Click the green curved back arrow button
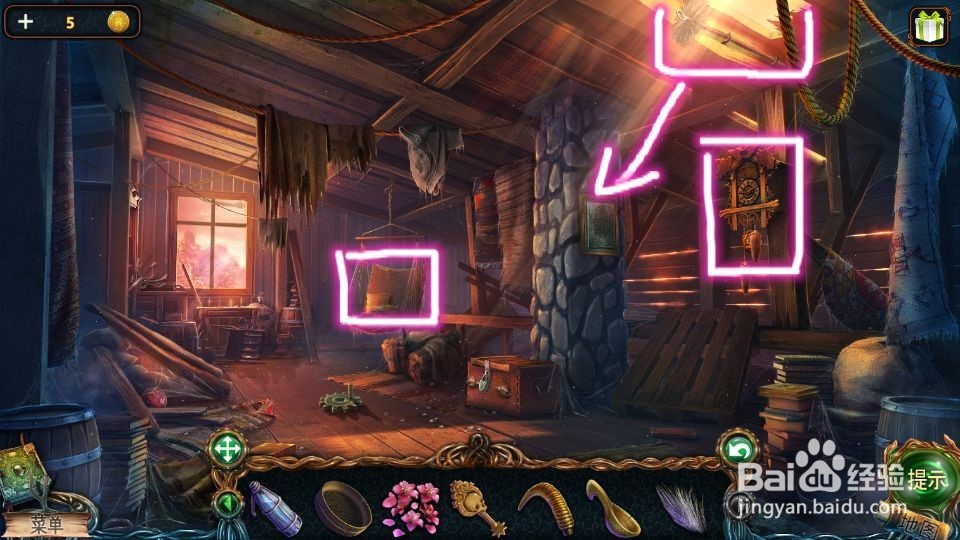This screenshot has width=960, height=540. coord(739,451)
